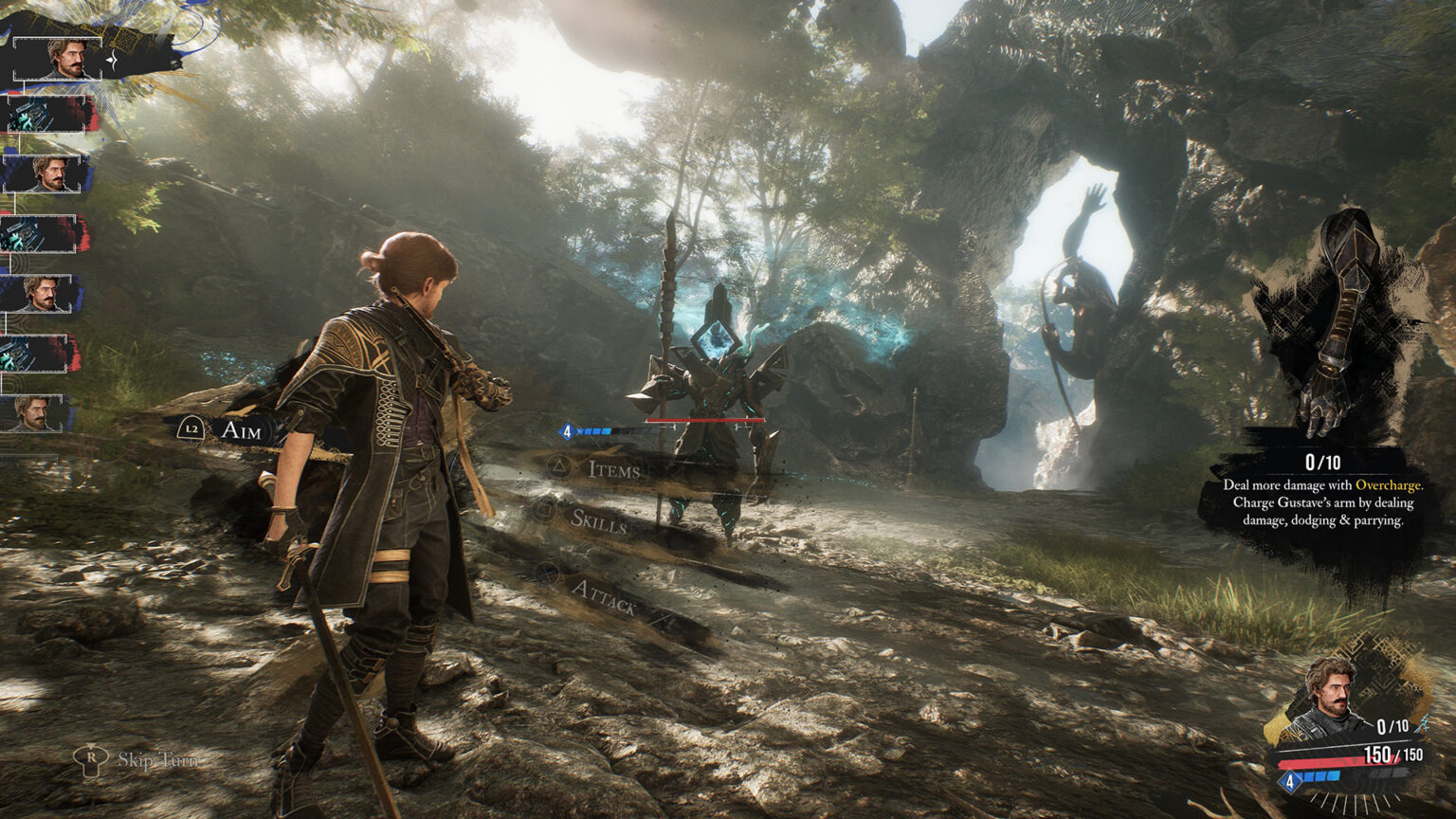Click the Overcharge mechanical arm icon
This screenshot has width=1456, height=819.
[x=1338, y=322]
